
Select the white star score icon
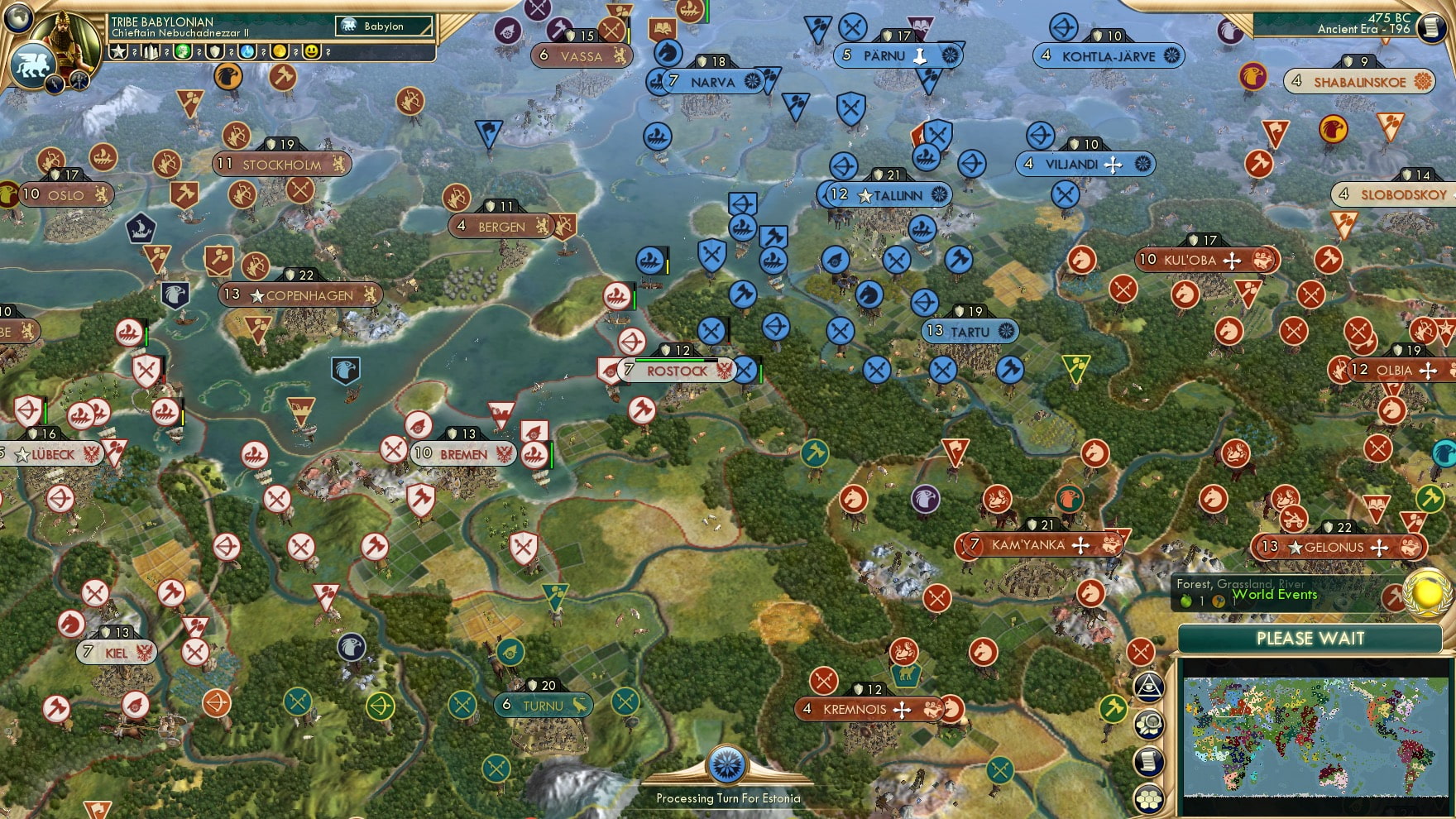119,52
